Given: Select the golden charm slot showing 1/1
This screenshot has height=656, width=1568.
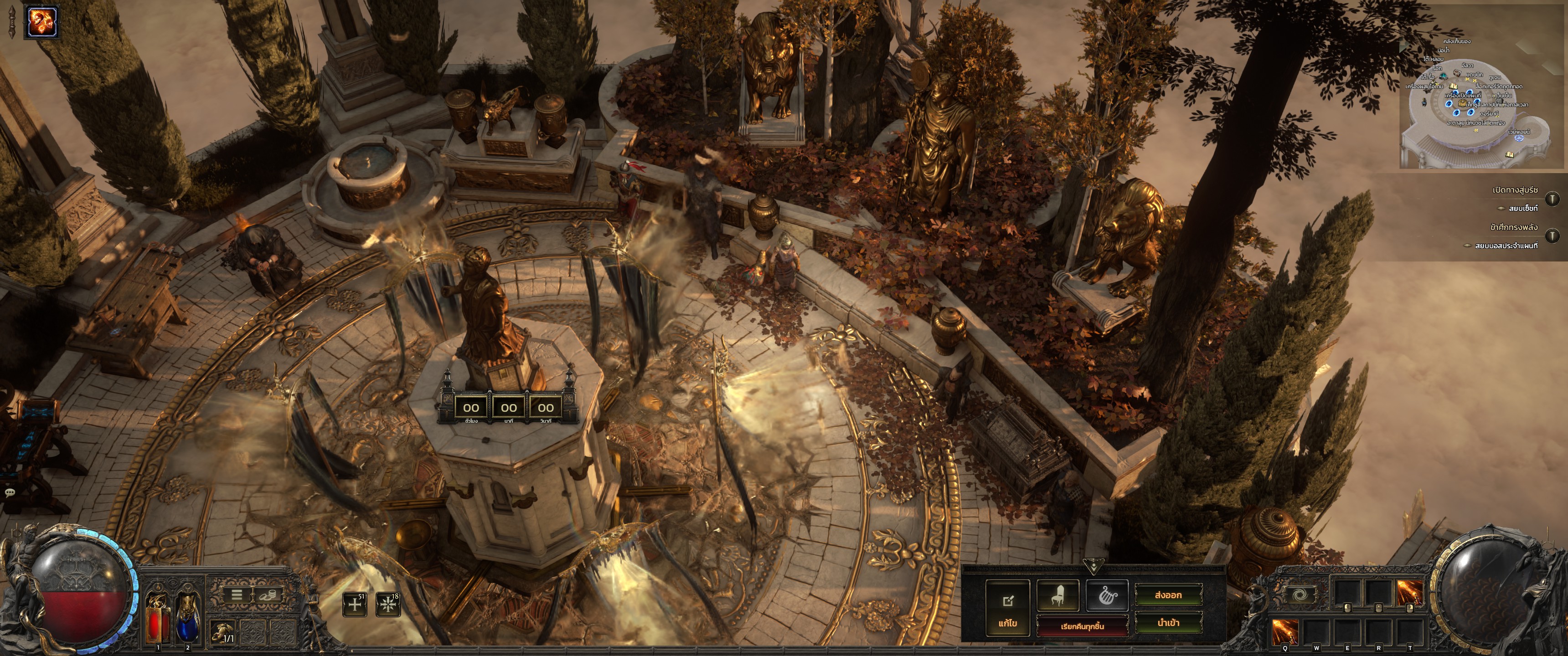Looking at the screenshot, I should pyautogui.click(x=223, y=634).
